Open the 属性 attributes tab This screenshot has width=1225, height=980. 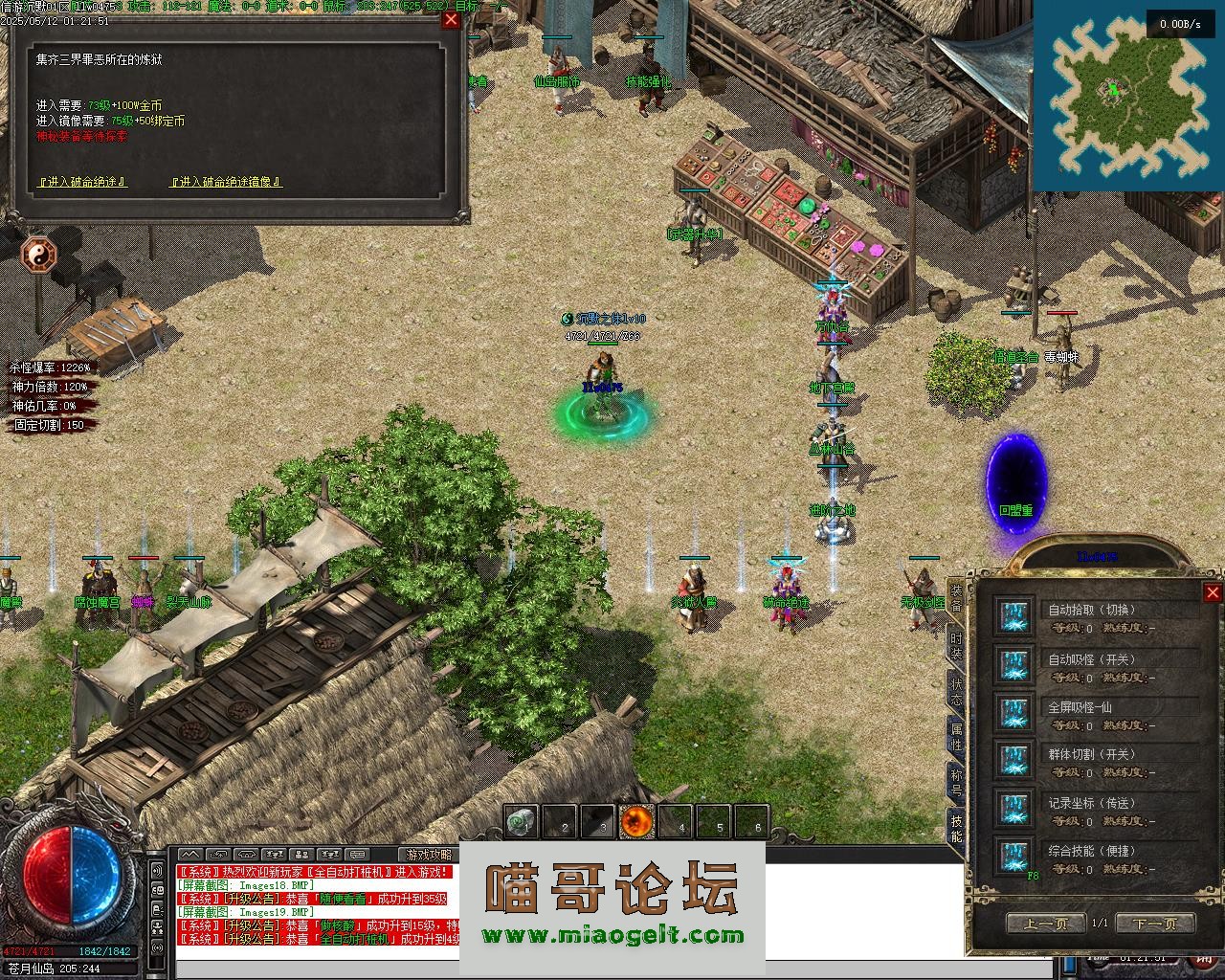coord(956,737)
